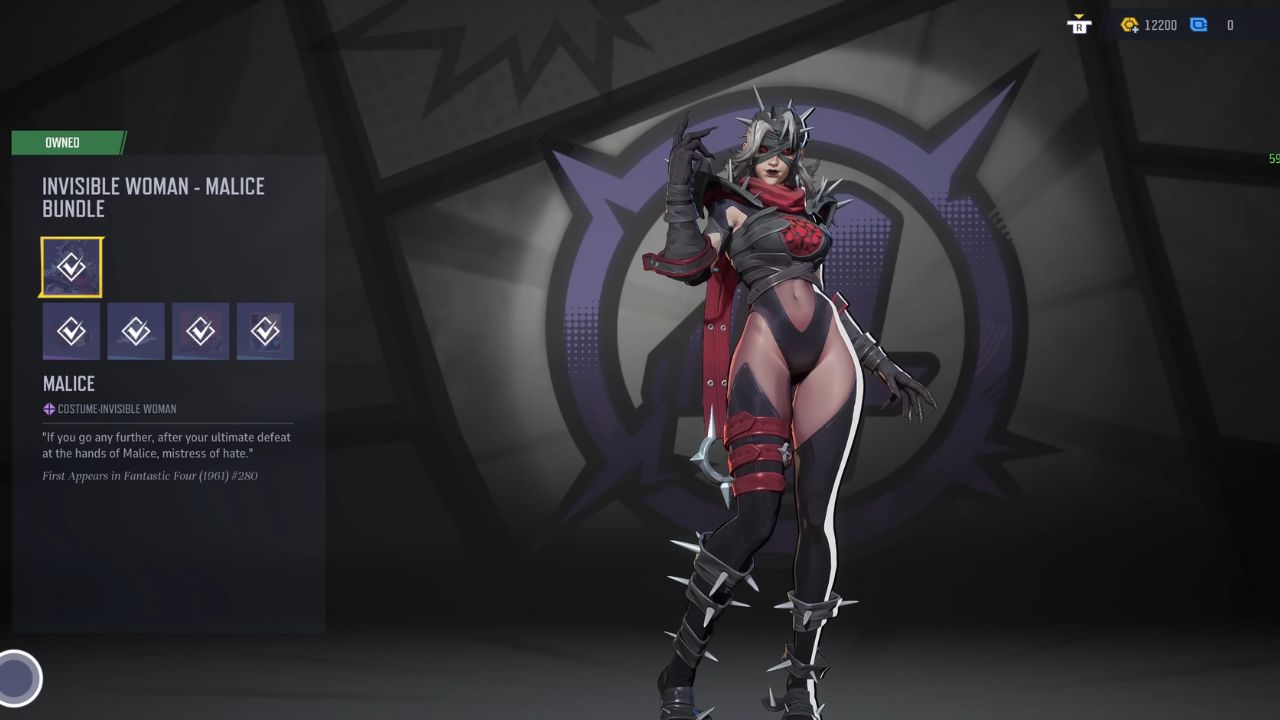Select the second small bundle item icon
The width and height of the screenshot is (1280, 720).
point(136,331)
